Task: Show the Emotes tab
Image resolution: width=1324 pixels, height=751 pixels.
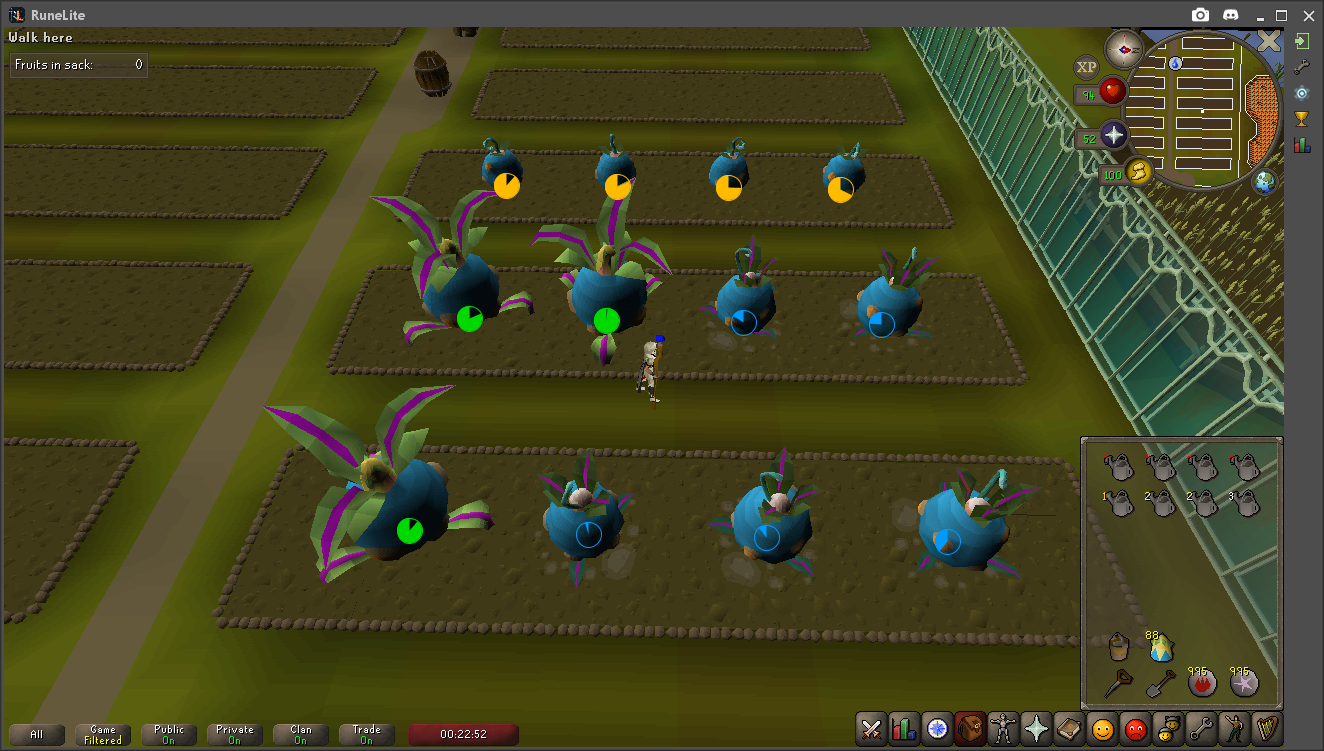Action: tap(1234, 729)
